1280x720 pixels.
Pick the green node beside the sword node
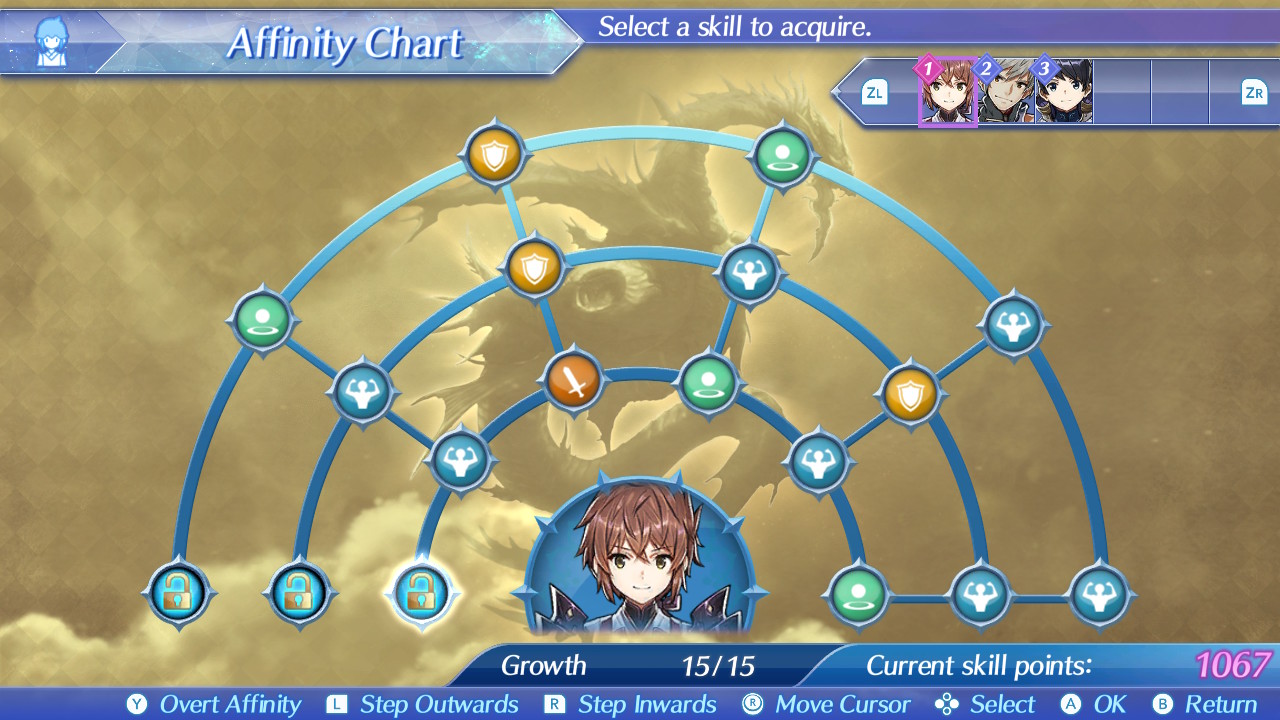click(x=708, y=382)
